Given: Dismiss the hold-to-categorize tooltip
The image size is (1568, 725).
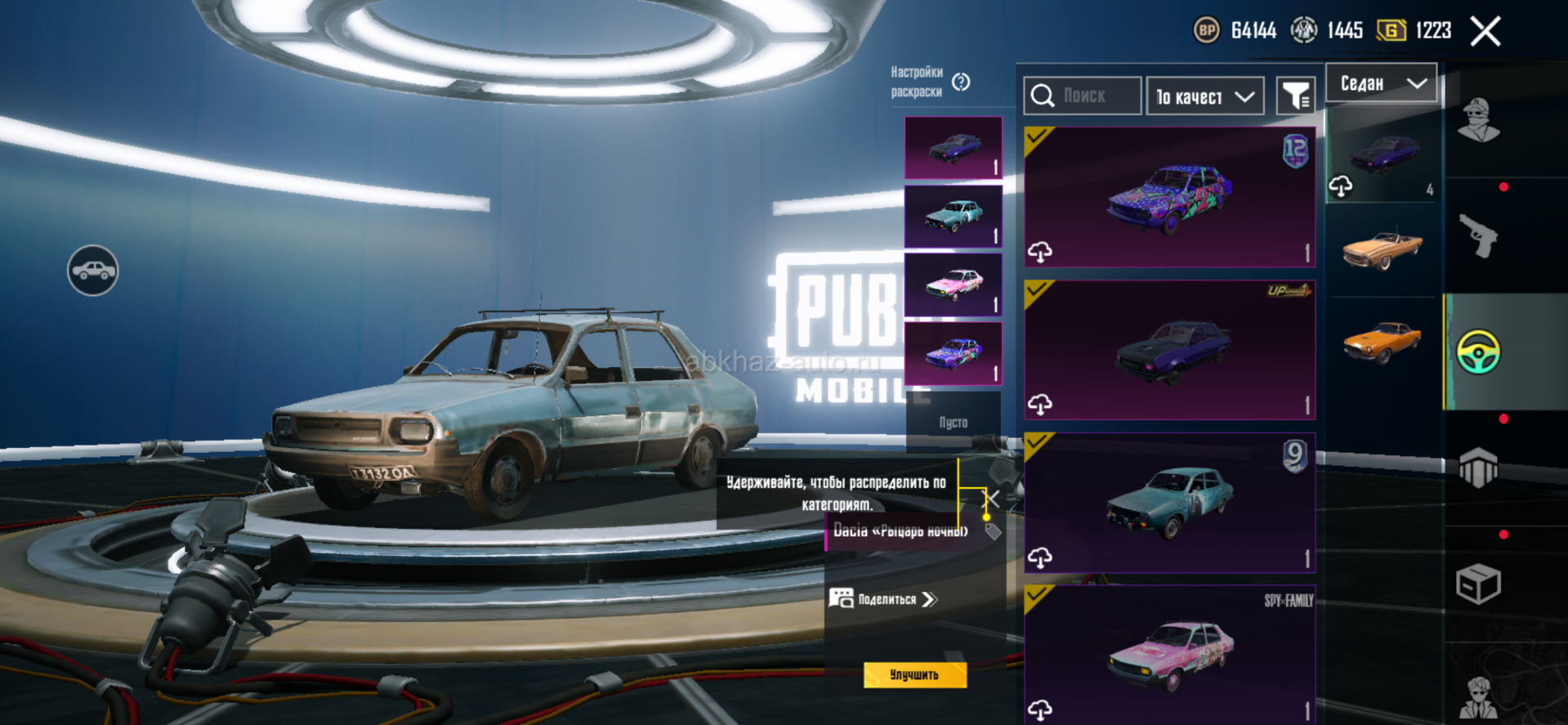Looking at the screenshot, I should click(991, 499).
